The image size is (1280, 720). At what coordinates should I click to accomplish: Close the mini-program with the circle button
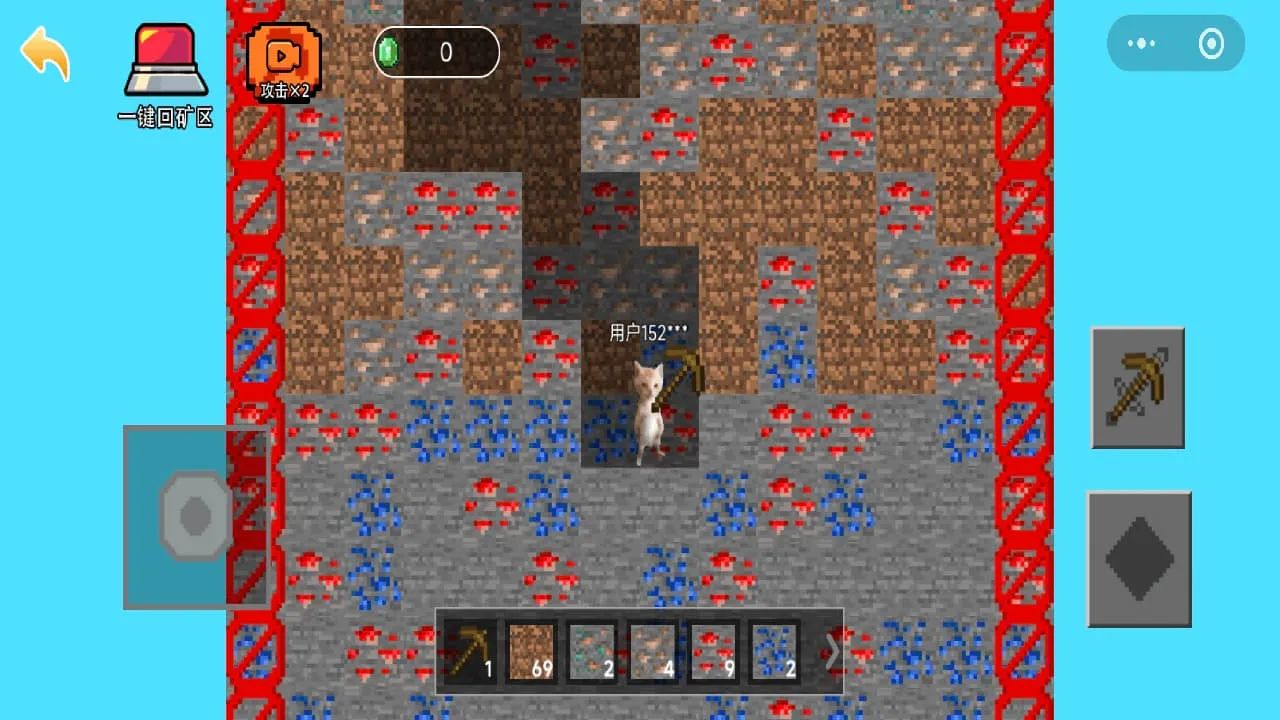pyautogui.click(x=1211, y=43)
